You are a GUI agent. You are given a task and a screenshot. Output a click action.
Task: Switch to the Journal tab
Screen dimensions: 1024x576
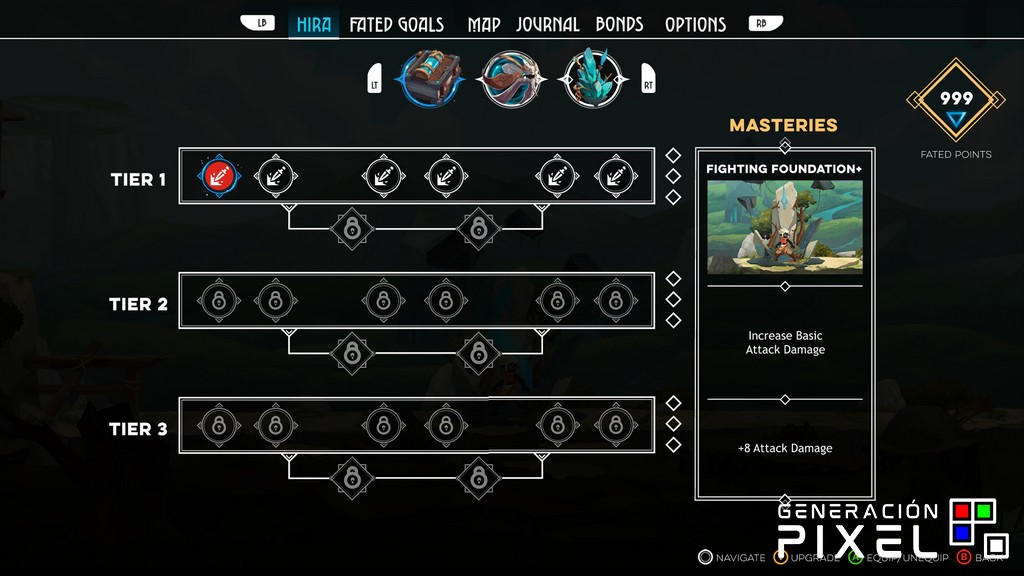coord(548,24)
